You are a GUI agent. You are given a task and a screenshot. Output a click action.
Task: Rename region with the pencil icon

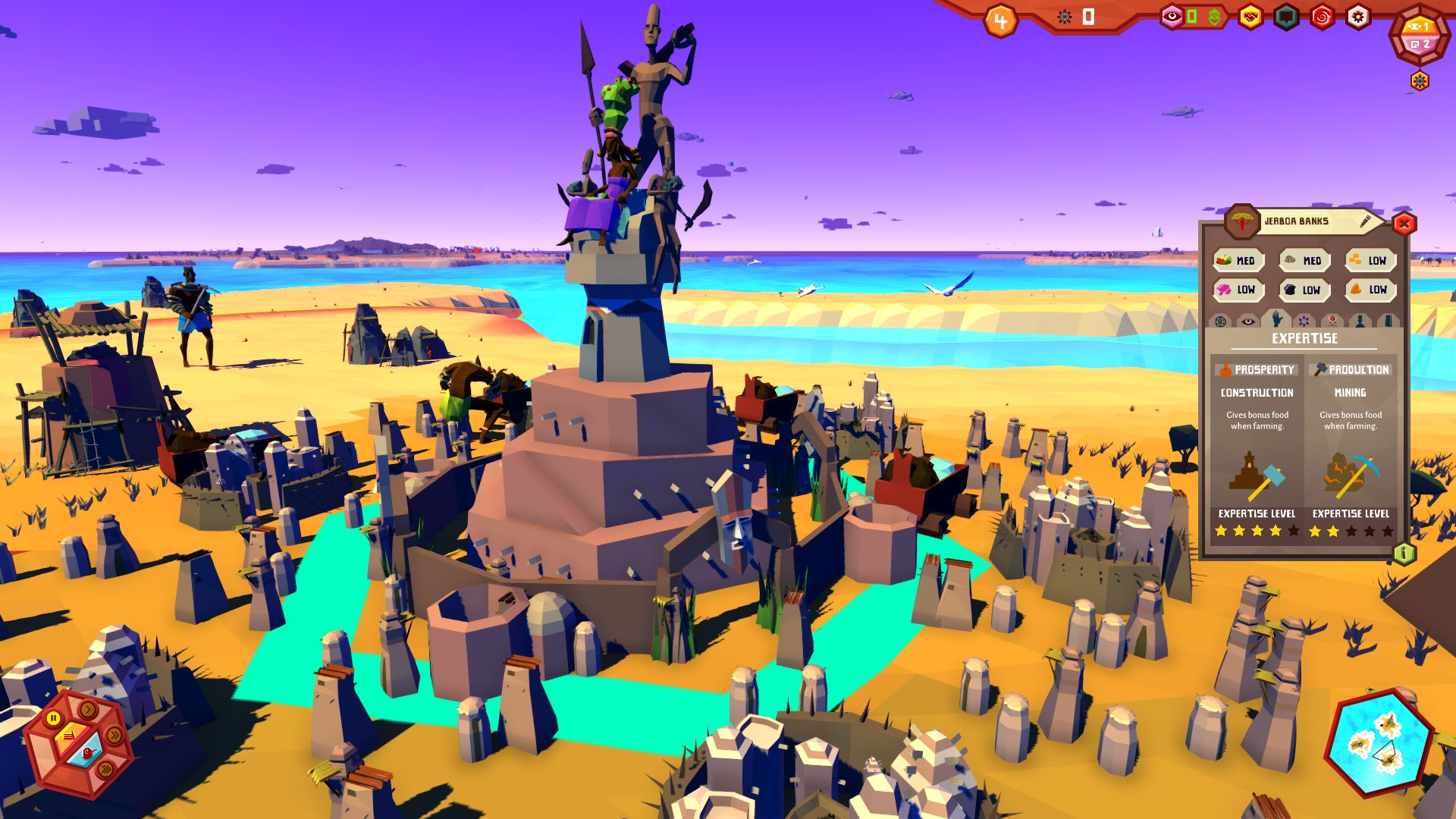tap(1365, 221)
